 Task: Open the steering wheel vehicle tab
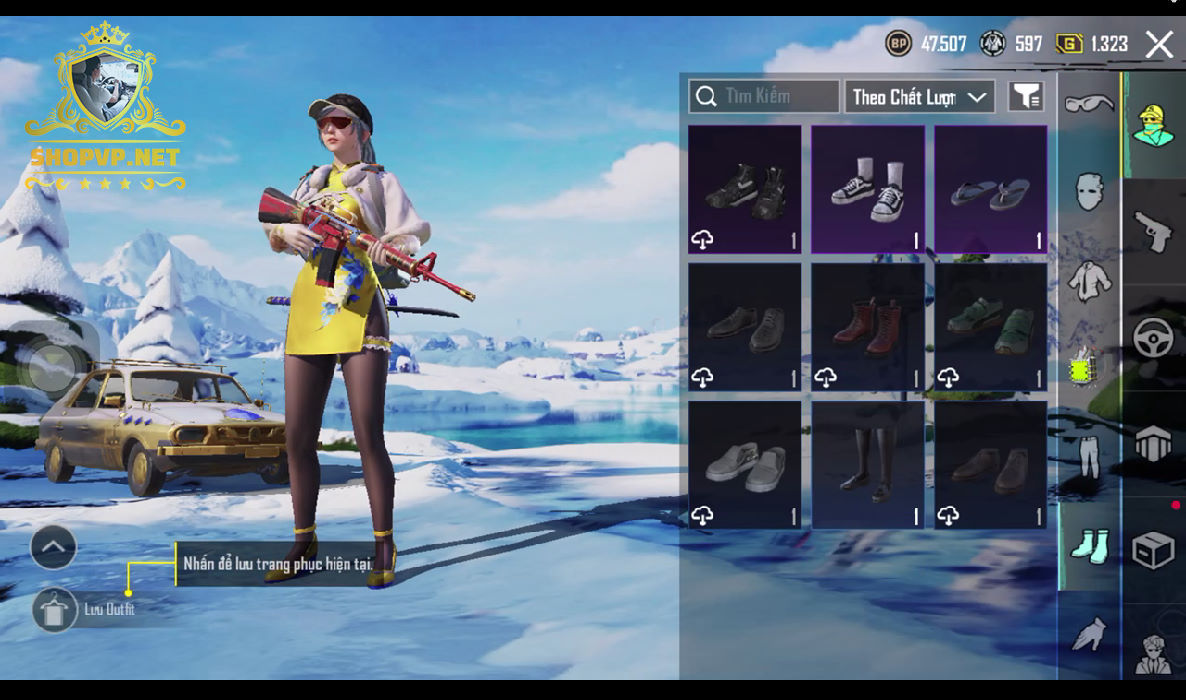(x=1153, y=338)
